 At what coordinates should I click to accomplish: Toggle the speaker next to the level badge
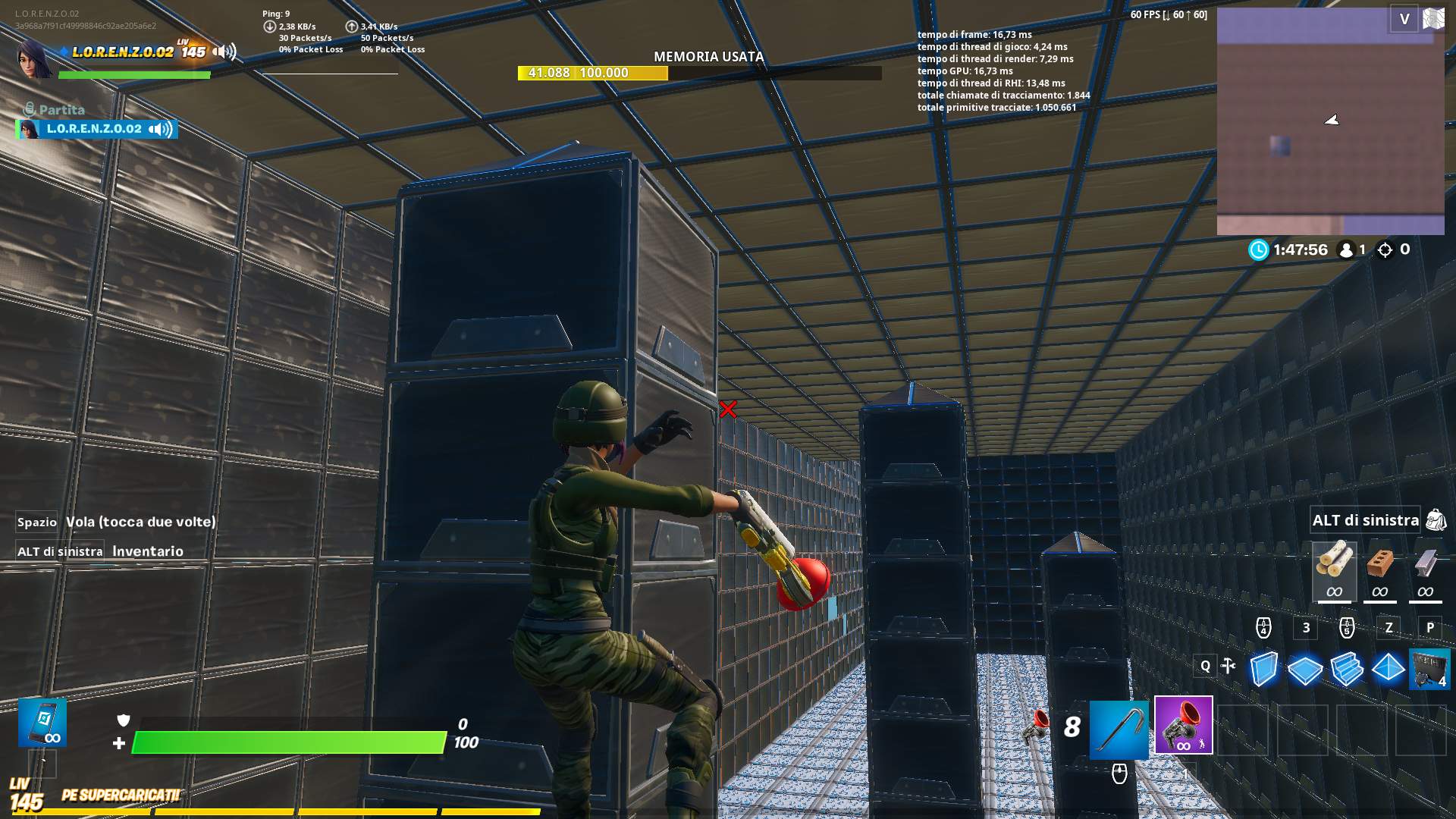click(x=221, y=52)
